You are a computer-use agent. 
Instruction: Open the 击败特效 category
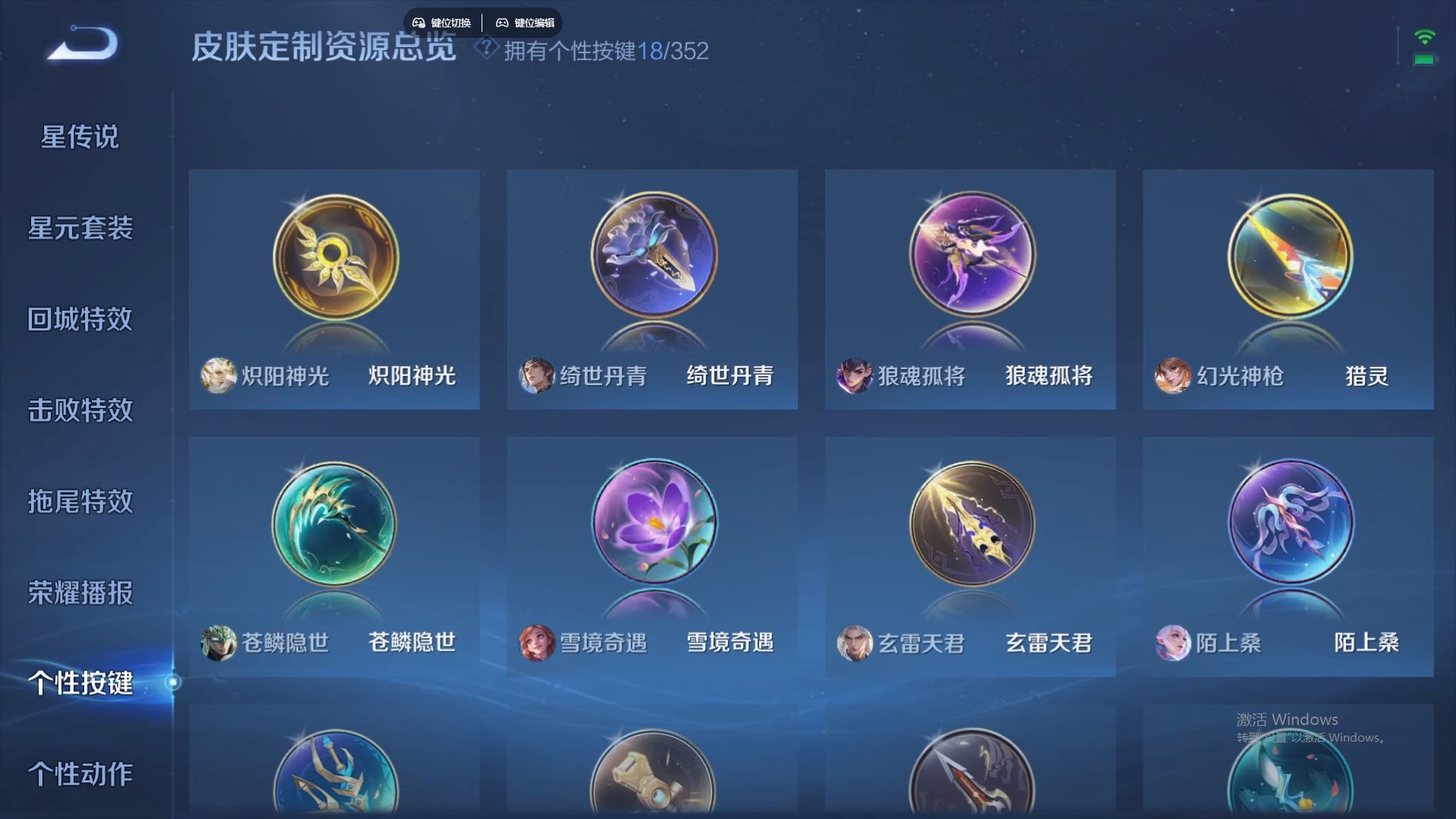80,411
